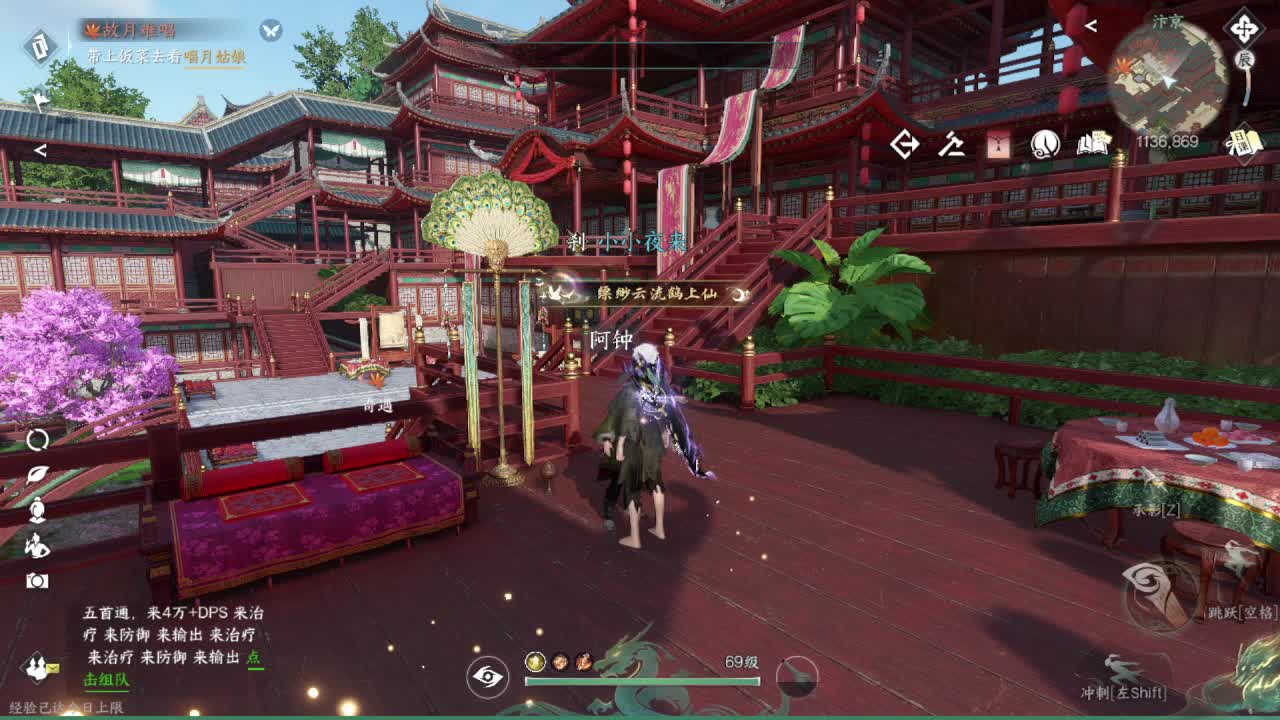Screen dimensions: 1280x720
Task: Toggle the circular auto-path icon on left sidebar
Action: (40, 441)
